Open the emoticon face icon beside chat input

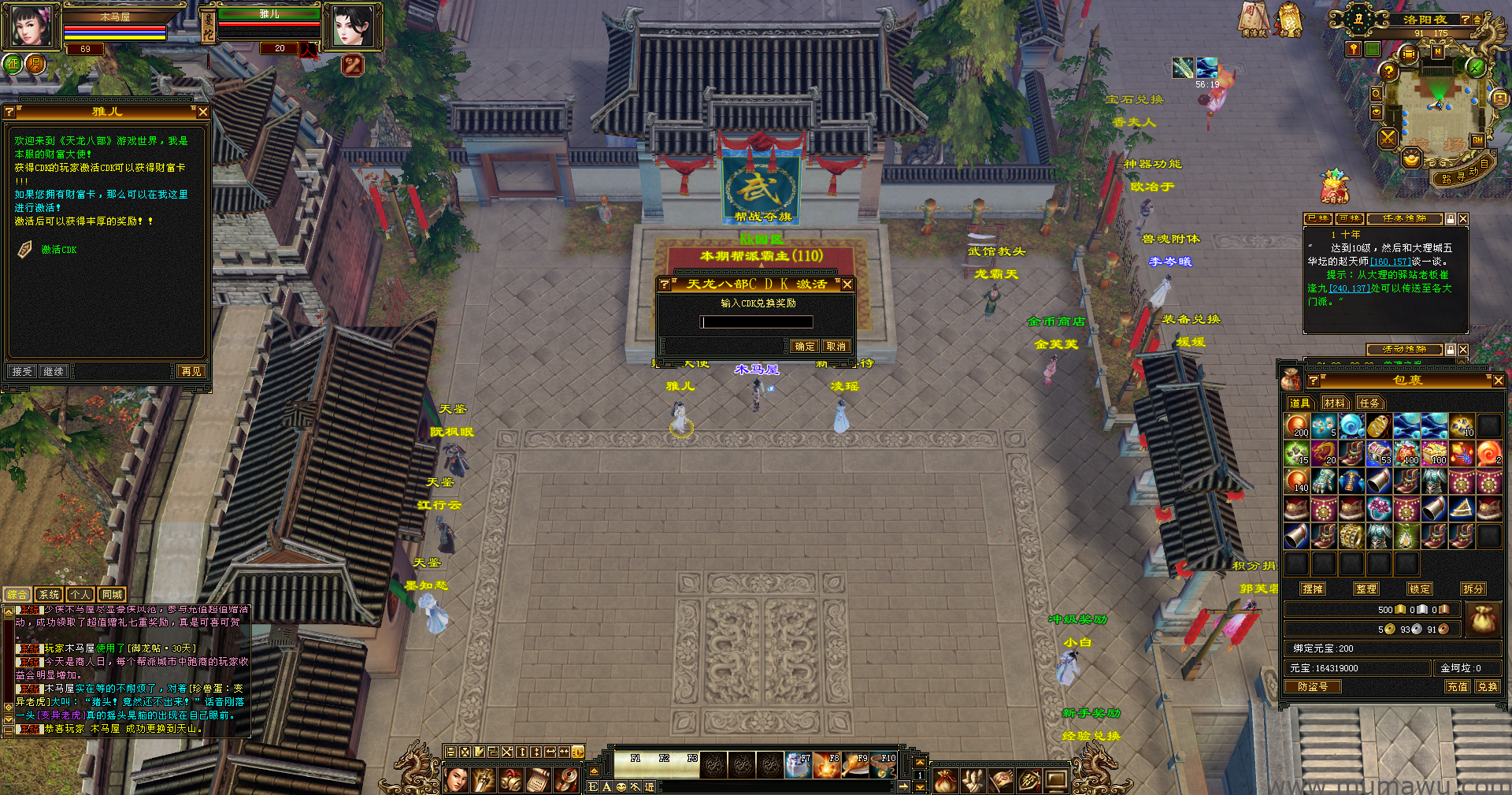tap(621, 787)
